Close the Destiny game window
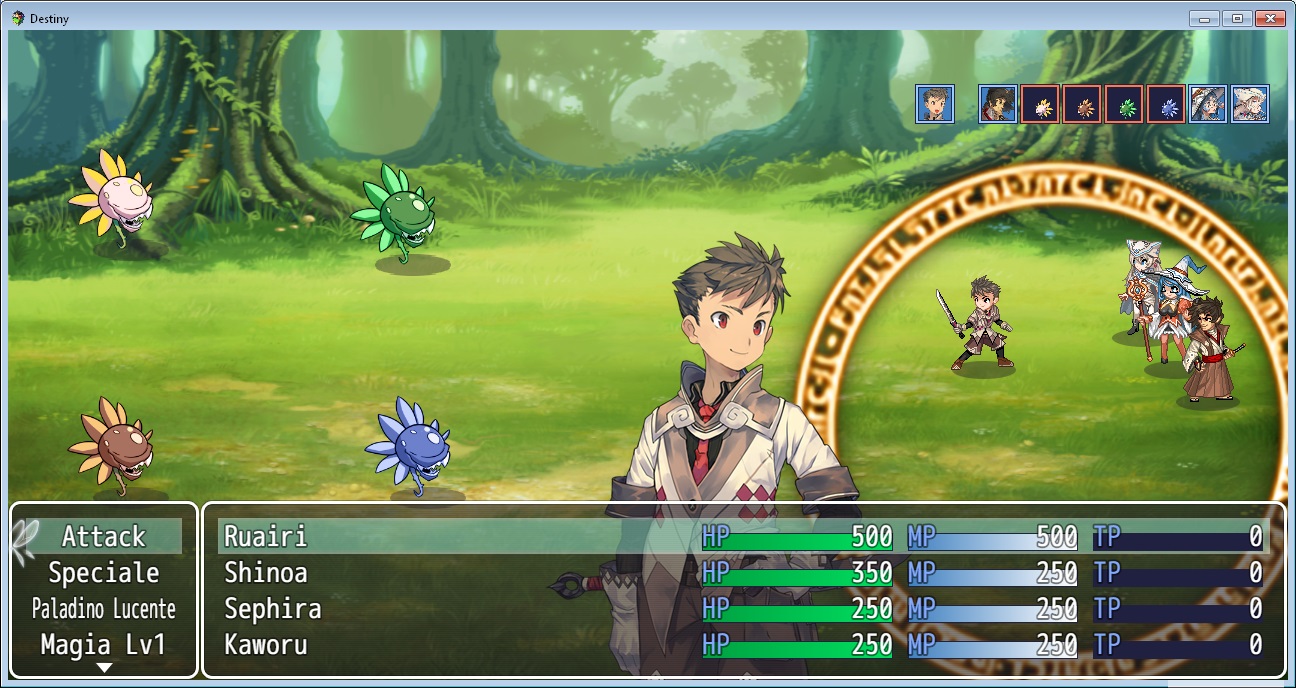This screenshot has height=688, width=1296. [1270, 18]
